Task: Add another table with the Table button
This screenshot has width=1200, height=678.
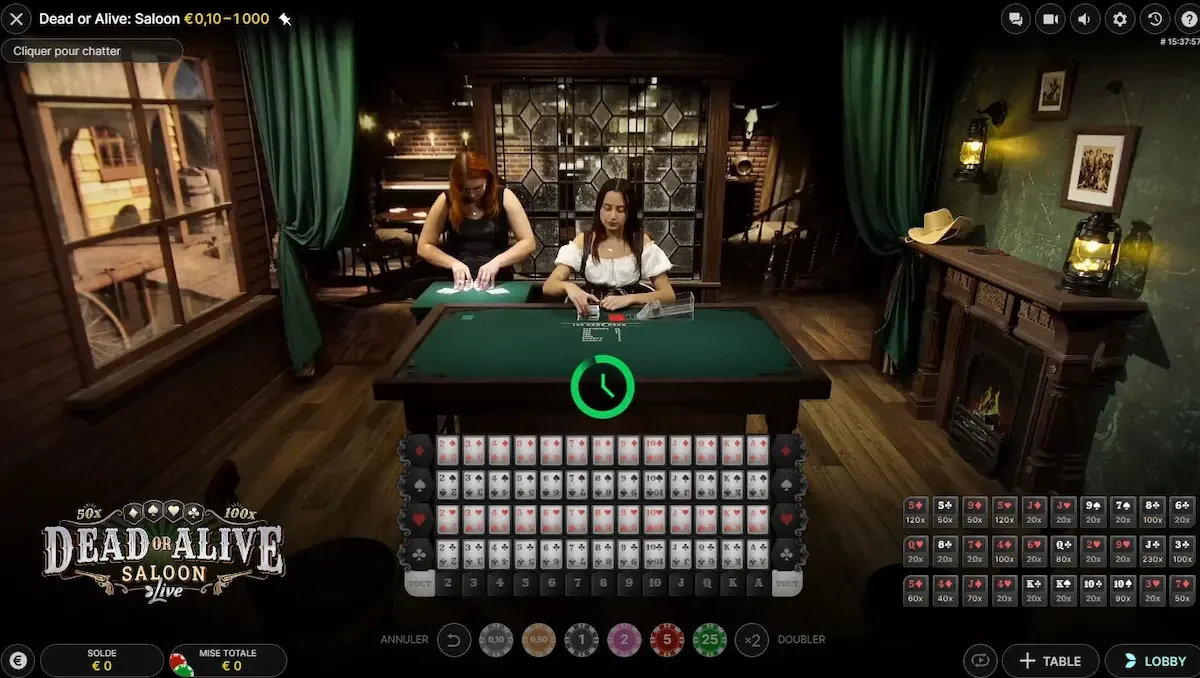Action: pyautogui.click(x=1050, y=661)
